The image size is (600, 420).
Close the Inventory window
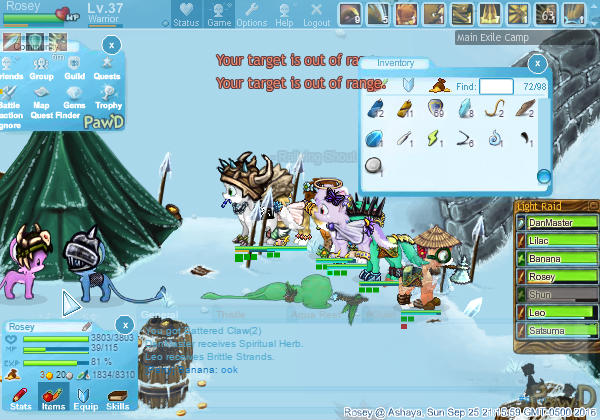pos(537,64)
